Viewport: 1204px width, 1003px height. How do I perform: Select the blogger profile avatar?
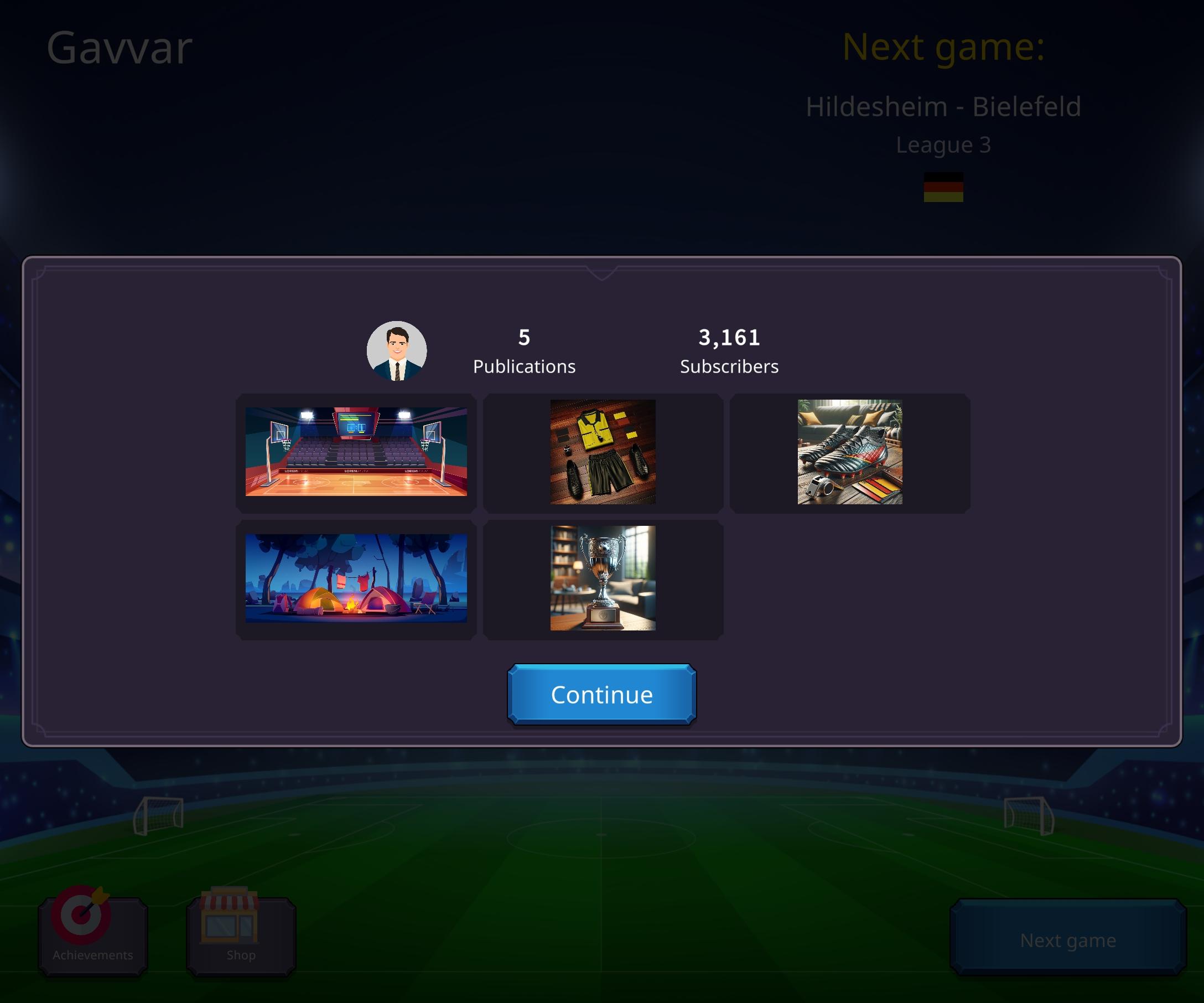point(397,351)
